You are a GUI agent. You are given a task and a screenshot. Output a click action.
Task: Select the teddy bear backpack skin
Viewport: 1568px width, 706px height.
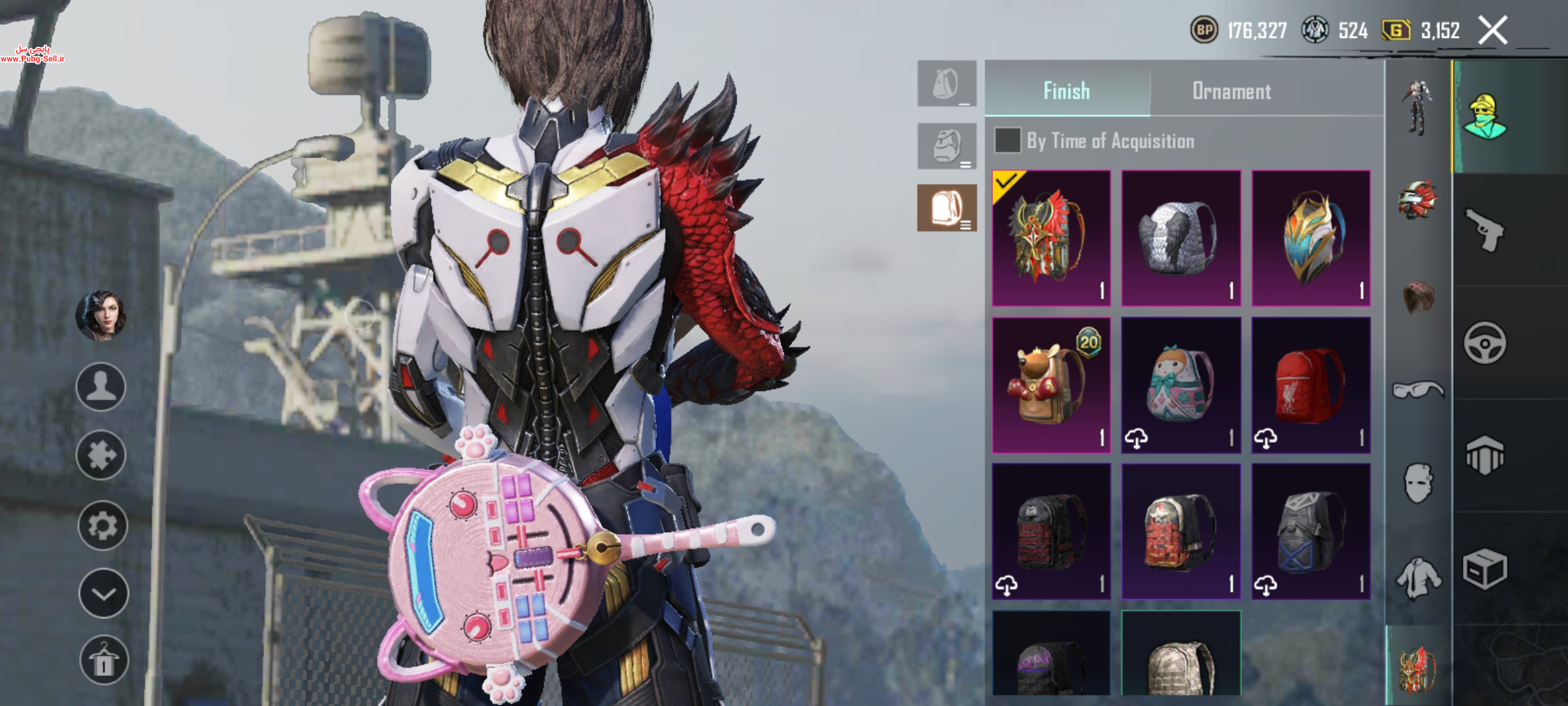pyautogui.click(x=1051, y=385)
